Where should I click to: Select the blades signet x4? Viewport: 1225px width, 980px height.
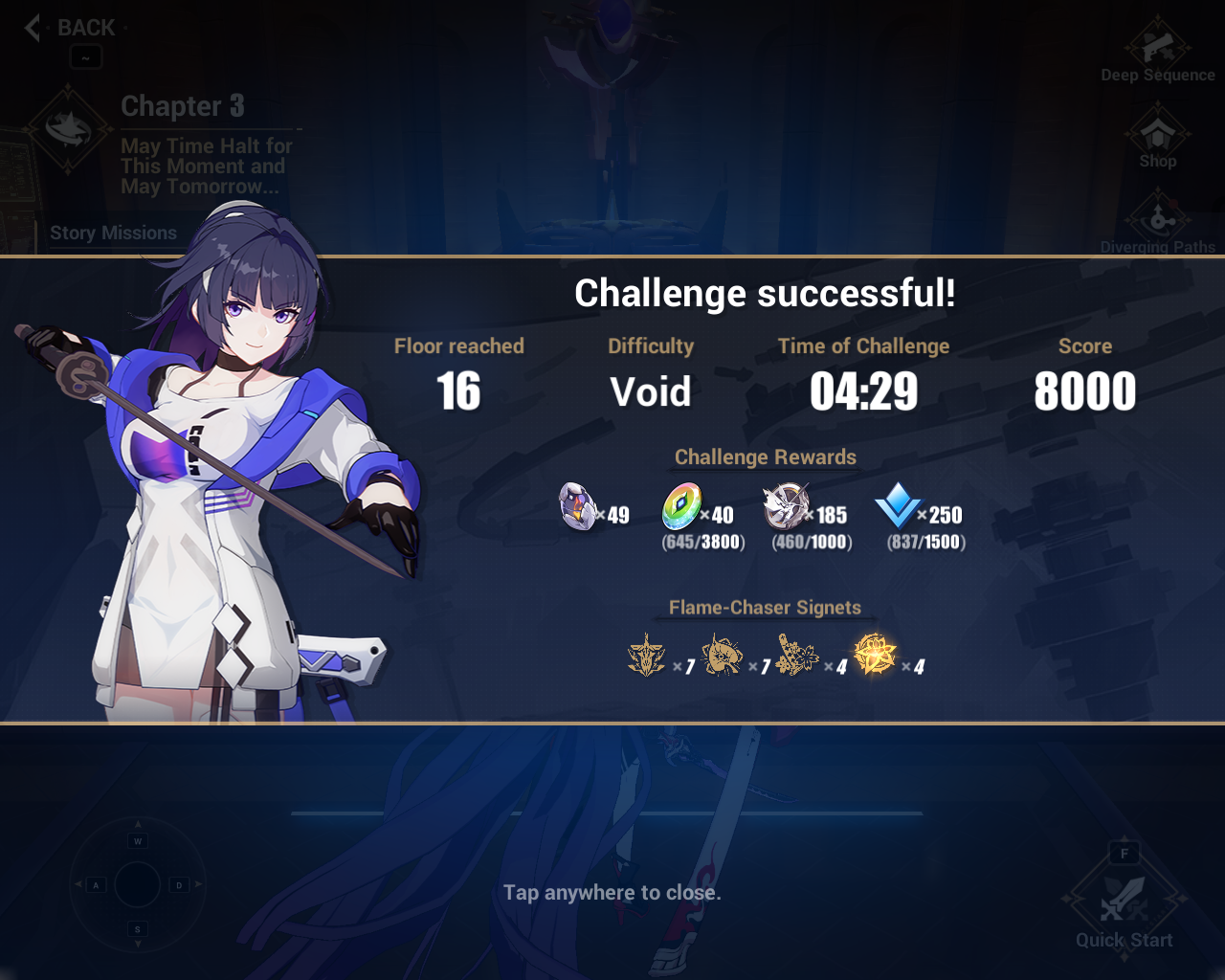click(x=799, y=654)
